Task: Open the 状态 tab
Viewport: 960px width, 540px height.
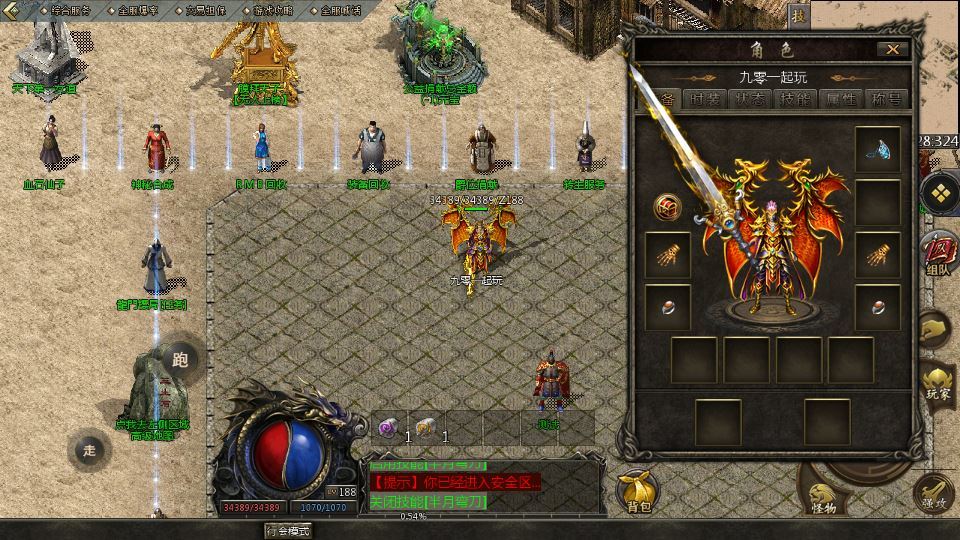Action: click(749, 99)
